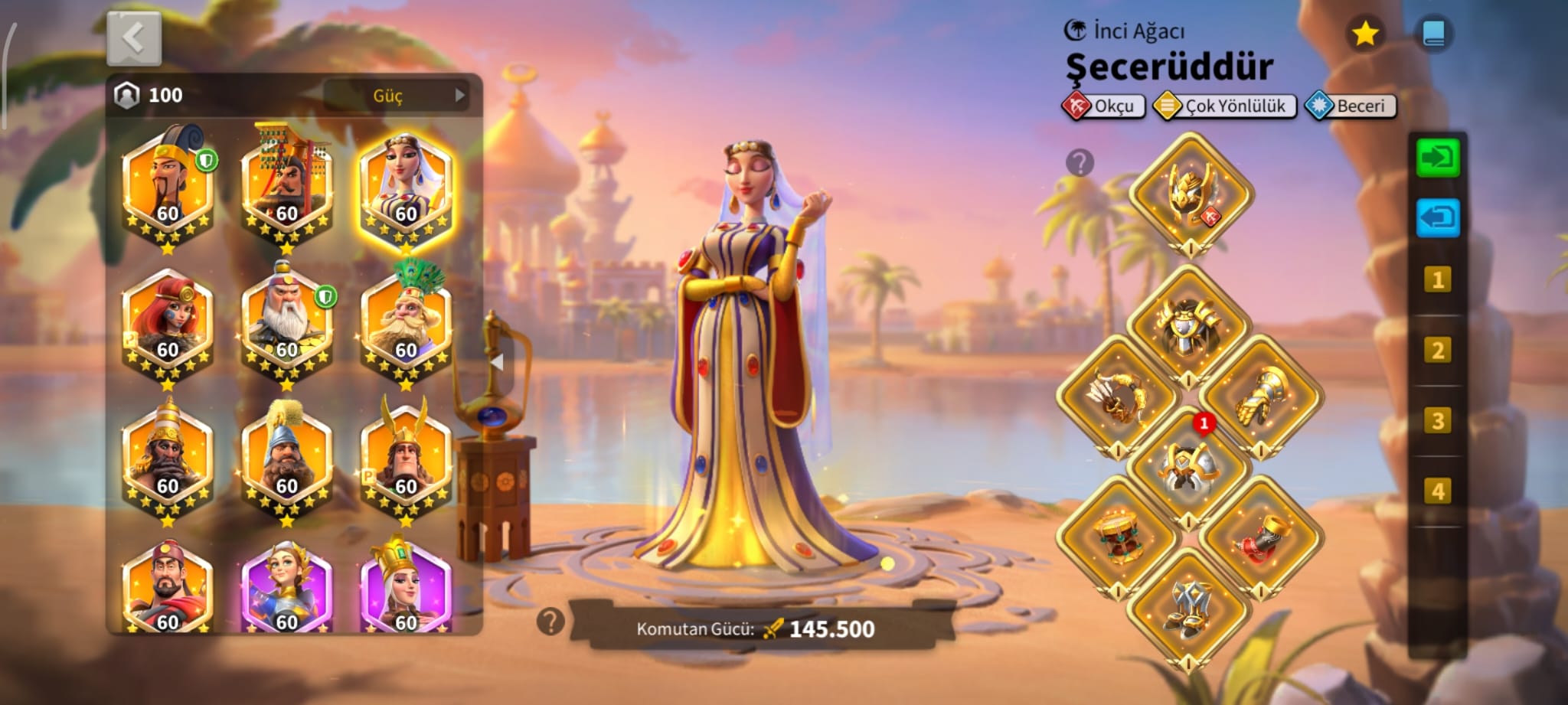
Task: Choose the red-haired female commander portrait
Action: point(168,324)
